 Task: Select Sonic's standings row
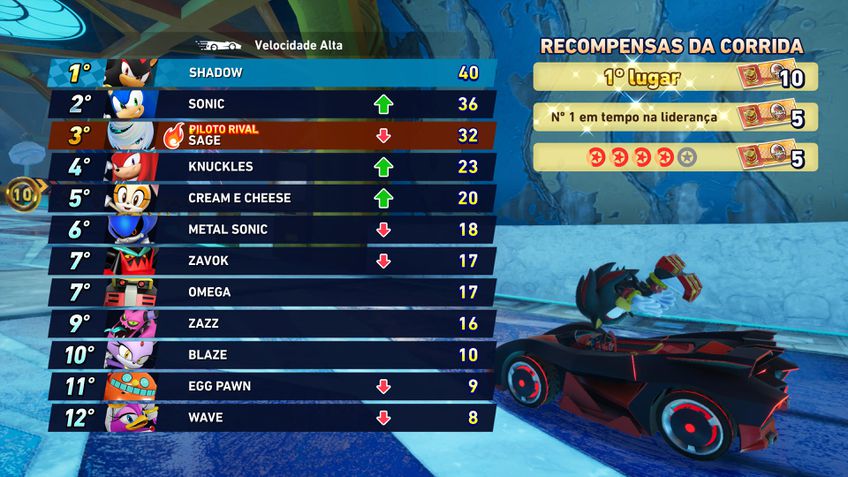273,104
